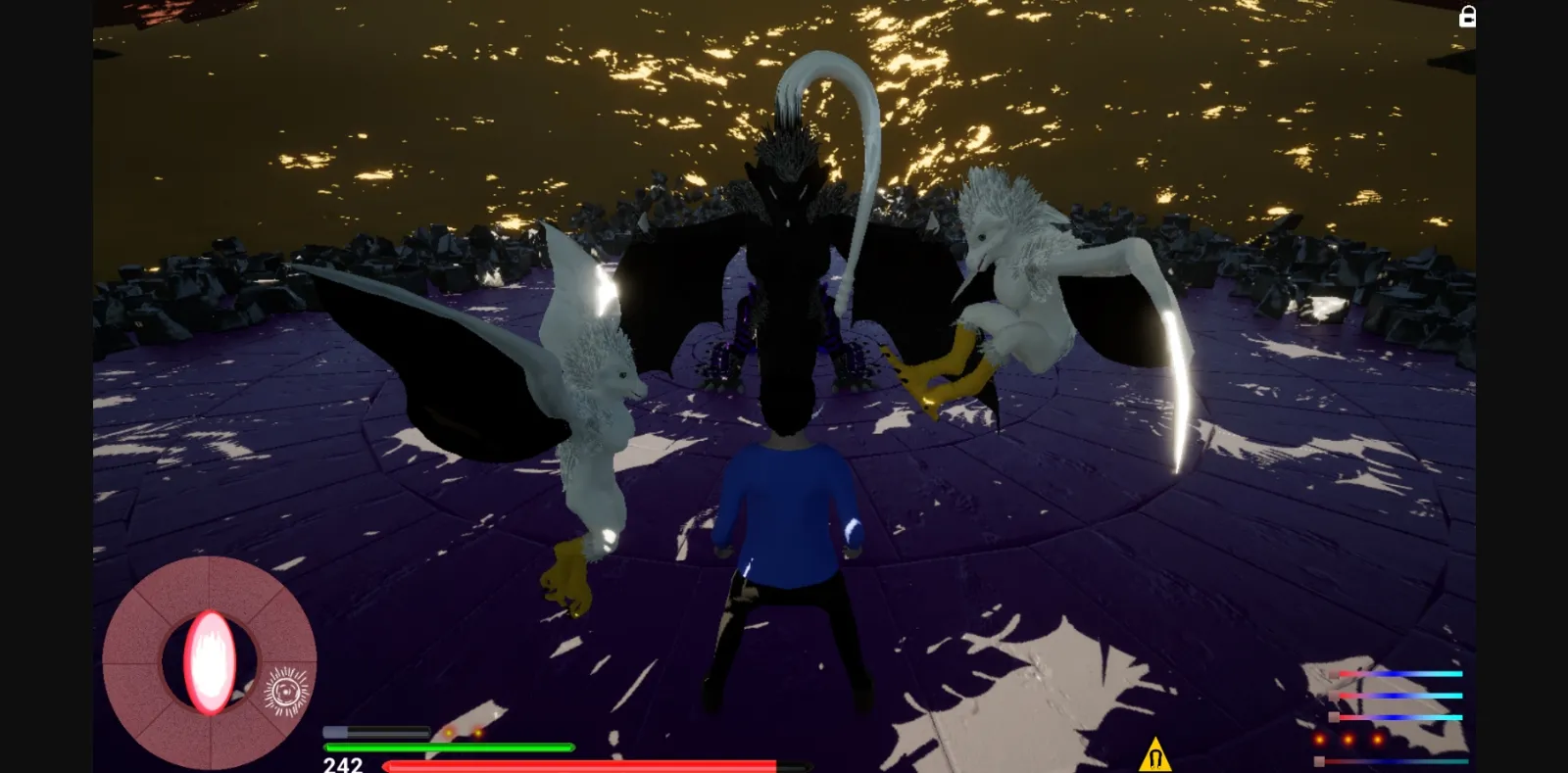Click the handle of the bottom gradient bar

pos(1320,761)
